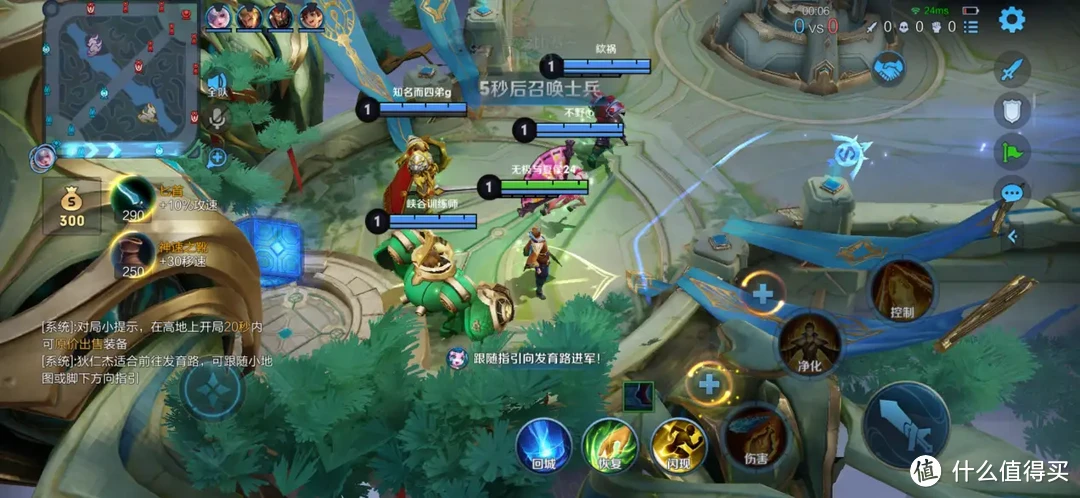Click the handshake icon near the scoreboard
Screen dimensions: 1080x498
point(886,68)
